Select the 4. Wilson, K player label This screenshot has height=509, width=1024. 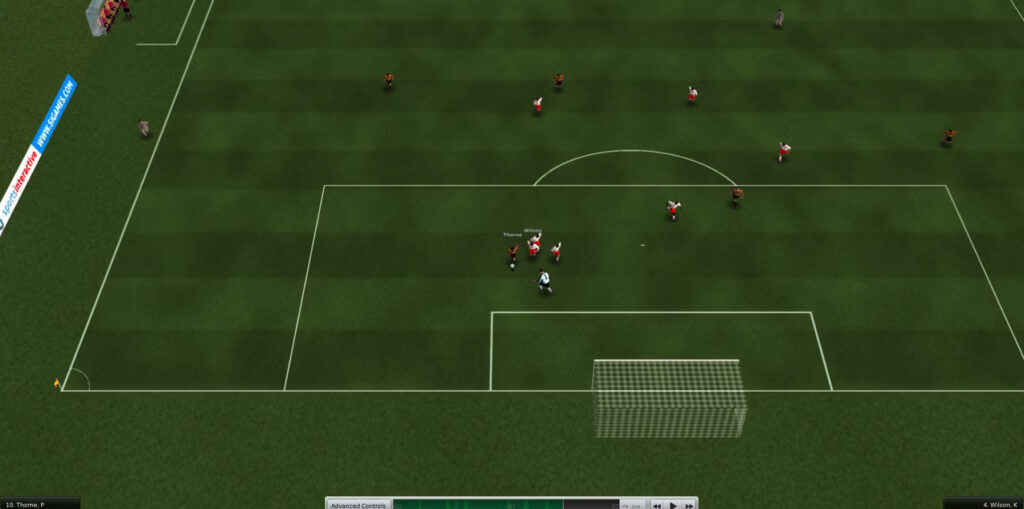[983, 504]
